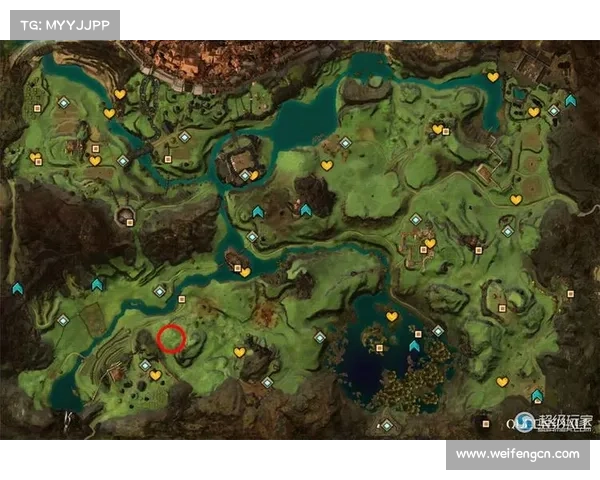Select the waypoint in the map's northeast corner

570,100
